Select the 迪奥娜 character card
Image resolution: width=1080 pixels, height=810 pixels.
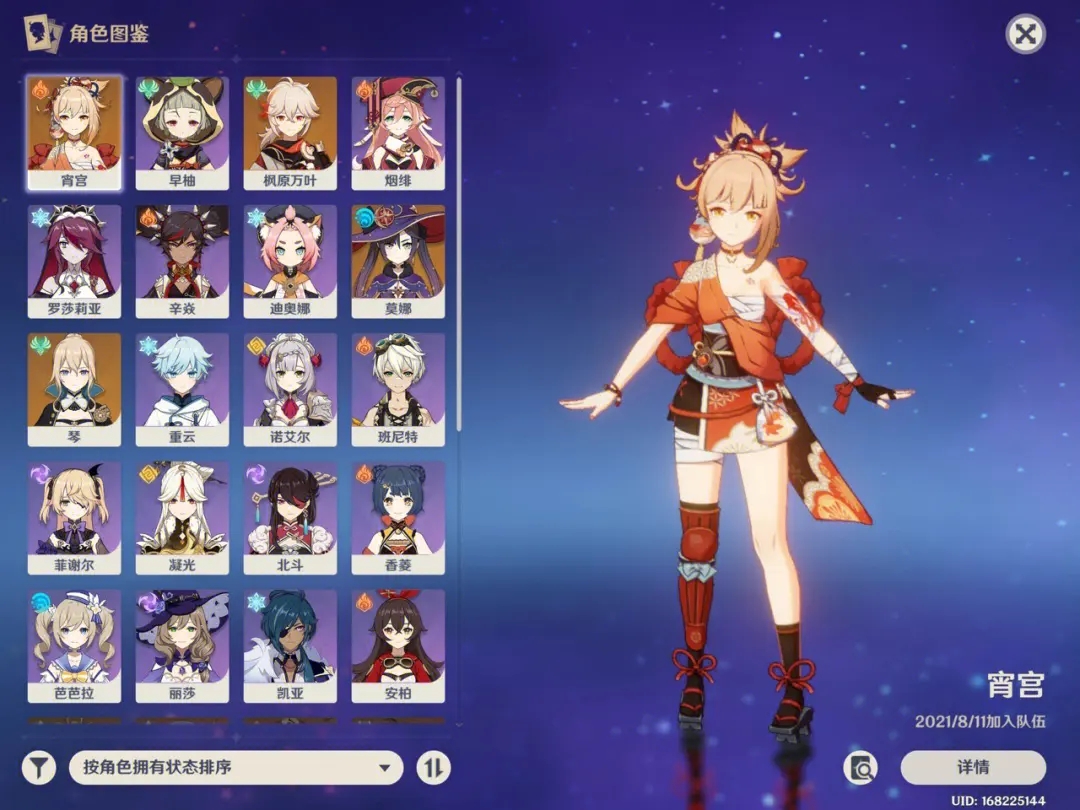[x=290, y=261]
